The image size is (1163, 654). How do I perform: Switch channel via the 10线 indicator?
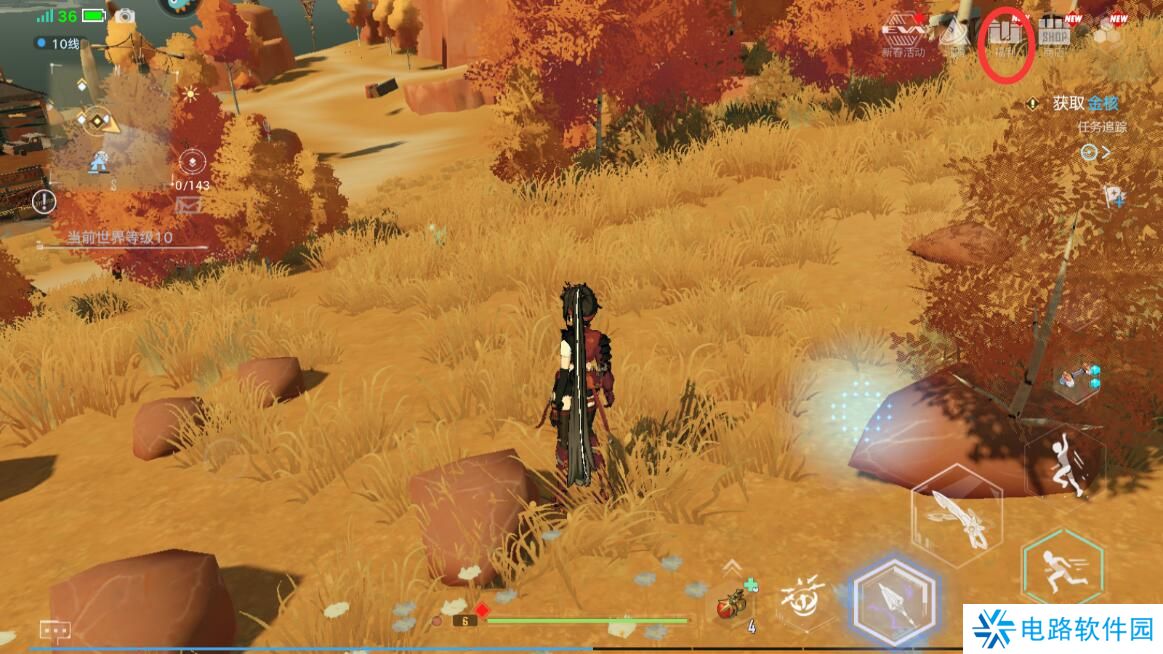[x=58, y=43]
